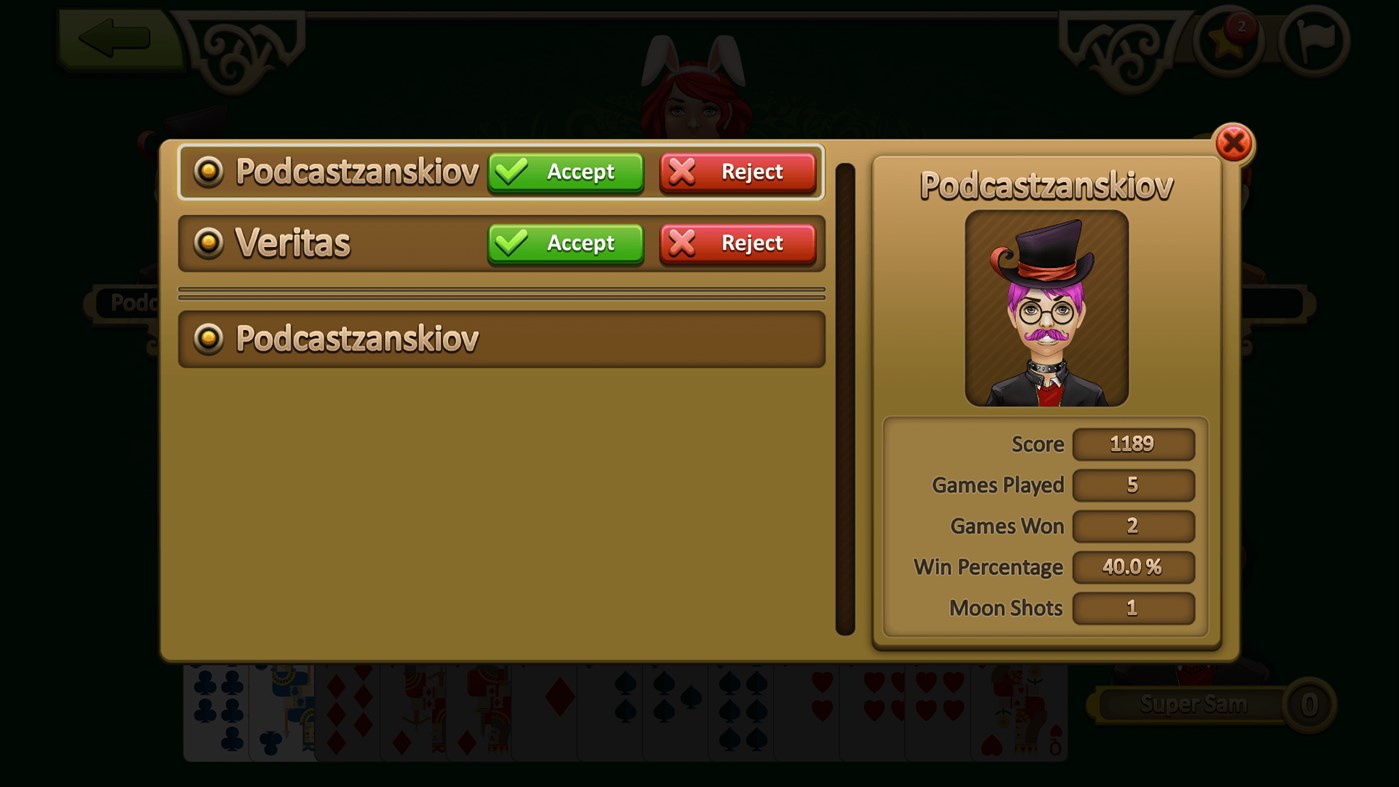Accept Veritas' friend request
The height and width of the screenshot is (787, 1399).
565,243
